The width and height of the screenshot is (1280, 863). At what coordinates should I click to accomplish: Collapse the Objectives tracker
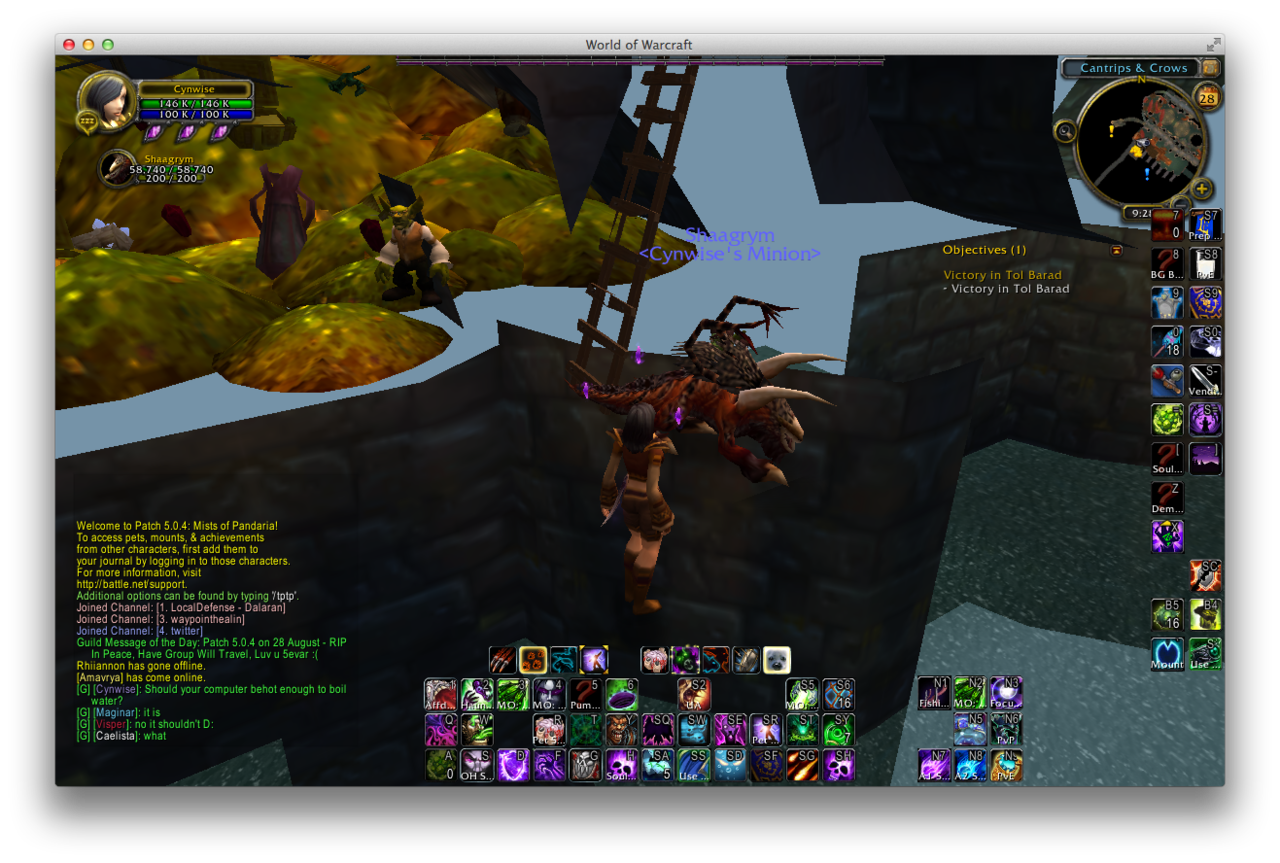coord(1116,251)
